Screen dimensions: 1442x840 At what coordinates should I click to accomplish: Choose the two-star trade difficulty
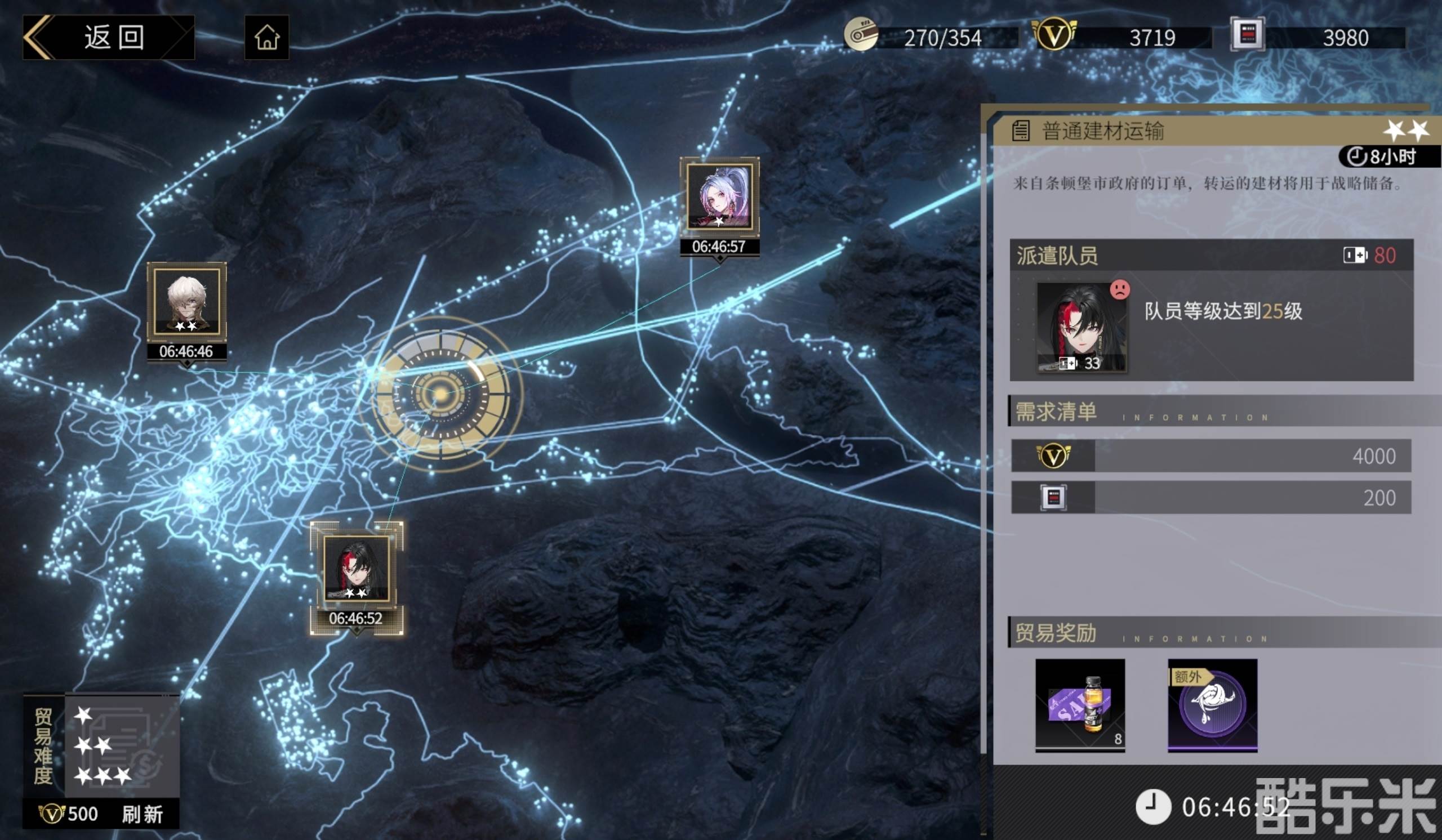pyautogui.click(x=94, y=745)
